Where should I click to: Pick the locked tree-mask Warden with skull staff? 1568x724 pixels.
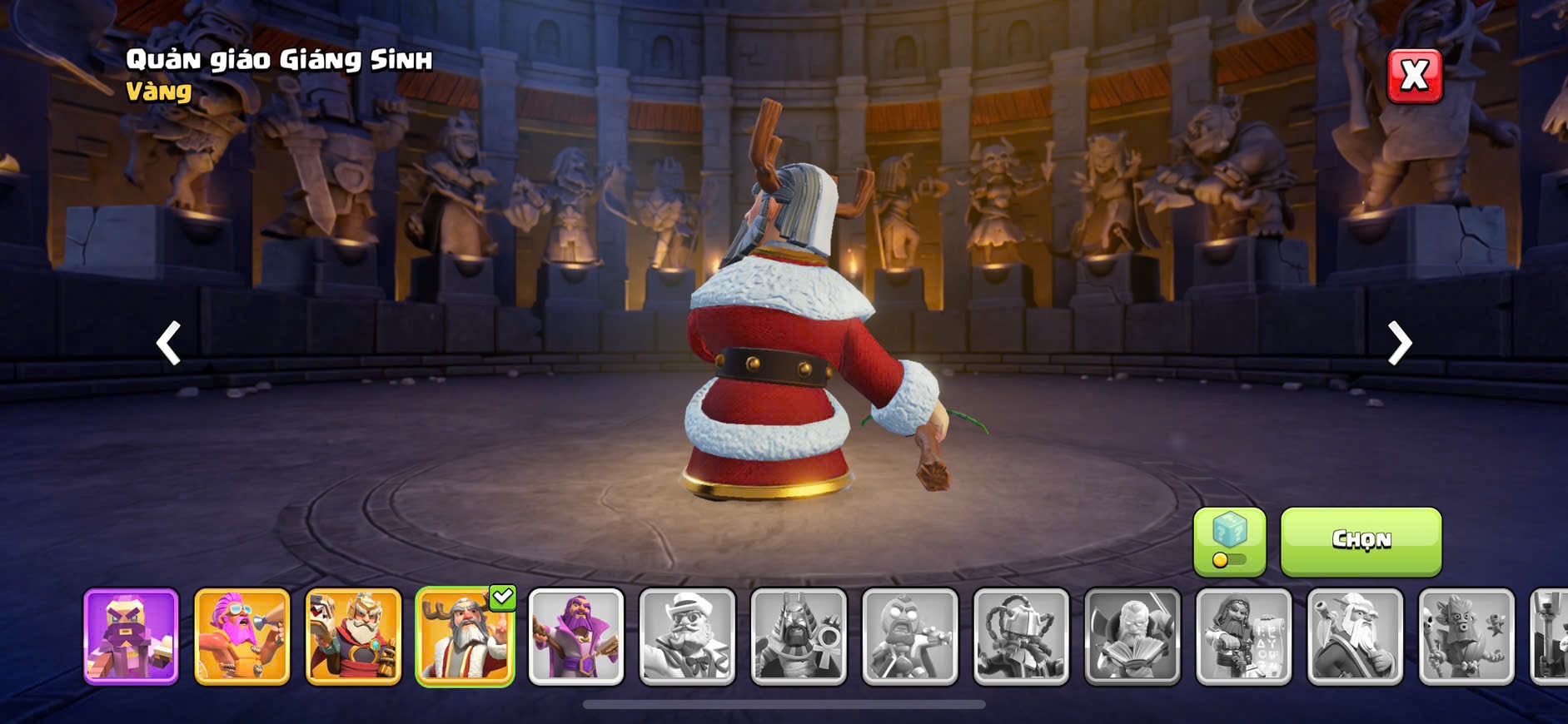[1466, 637]
